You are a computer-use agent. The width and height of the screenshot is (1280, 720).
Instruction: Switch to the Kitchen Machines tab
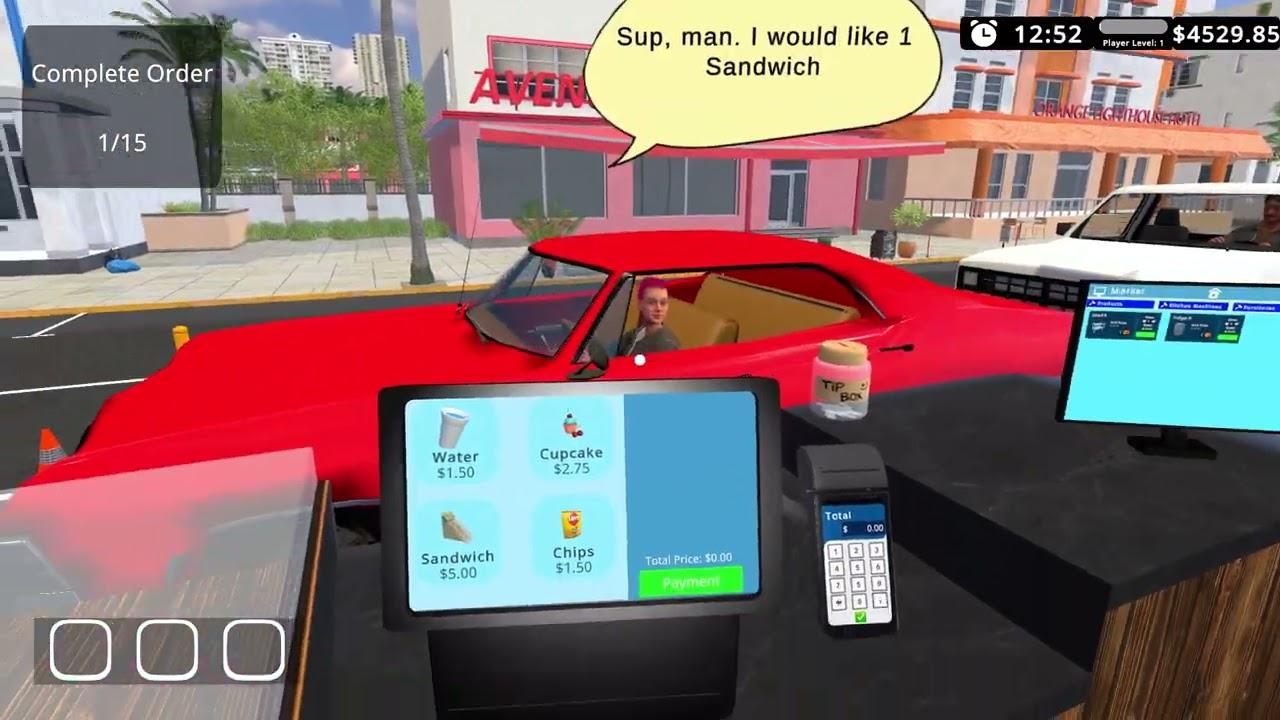click(1192, 305)
